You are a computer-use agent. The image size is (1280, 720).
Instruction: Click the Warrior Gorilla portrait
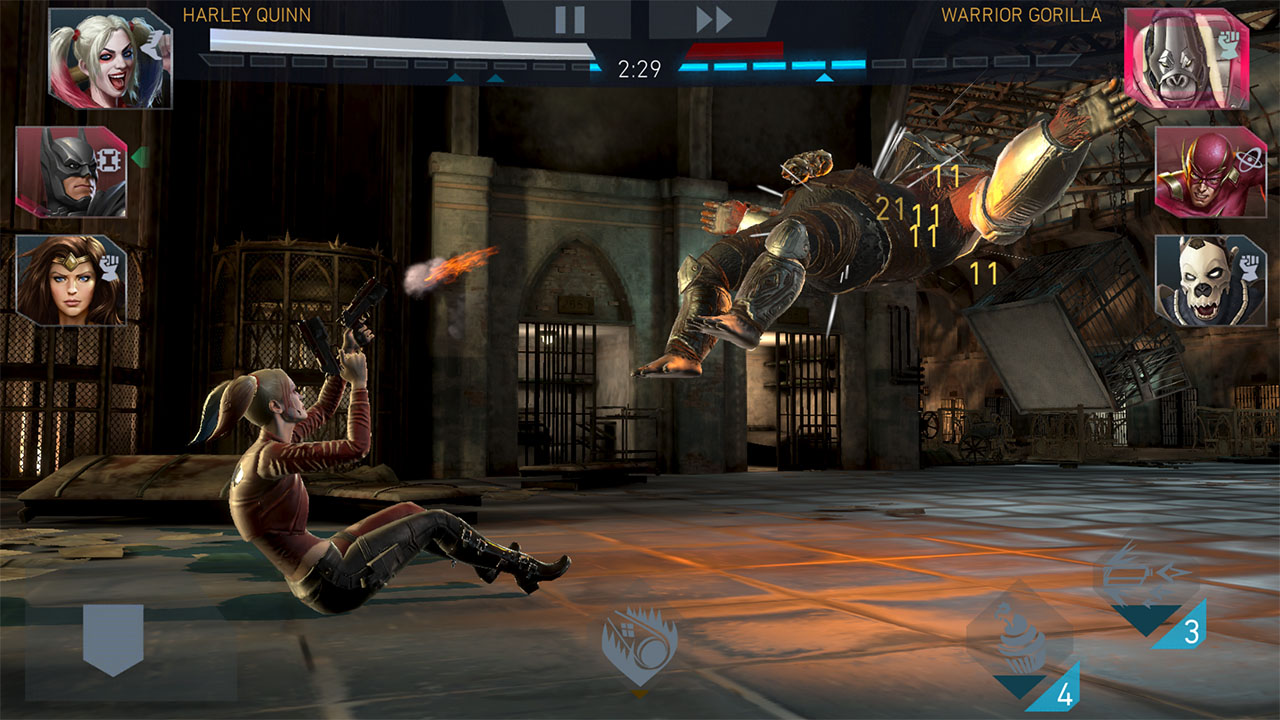[1186, 57]
